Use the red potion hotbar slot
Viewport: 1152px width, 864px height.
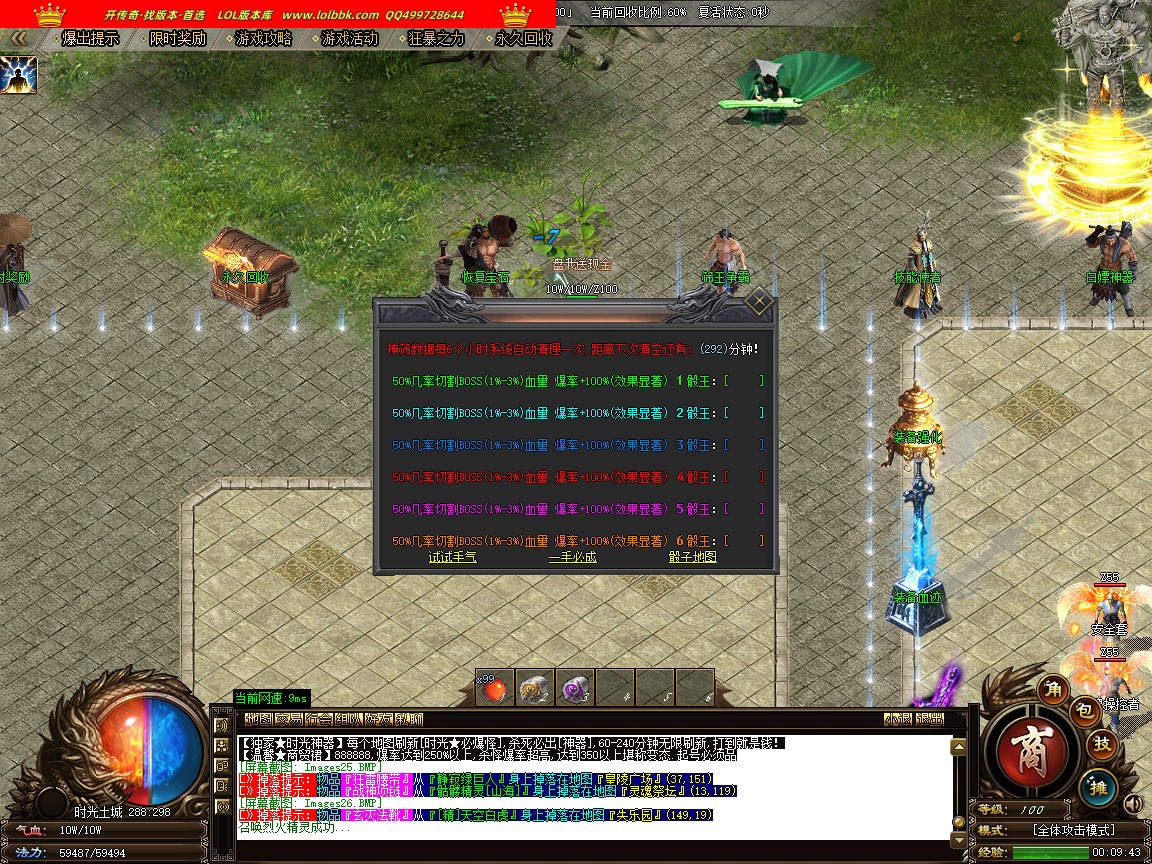[494, 688]
